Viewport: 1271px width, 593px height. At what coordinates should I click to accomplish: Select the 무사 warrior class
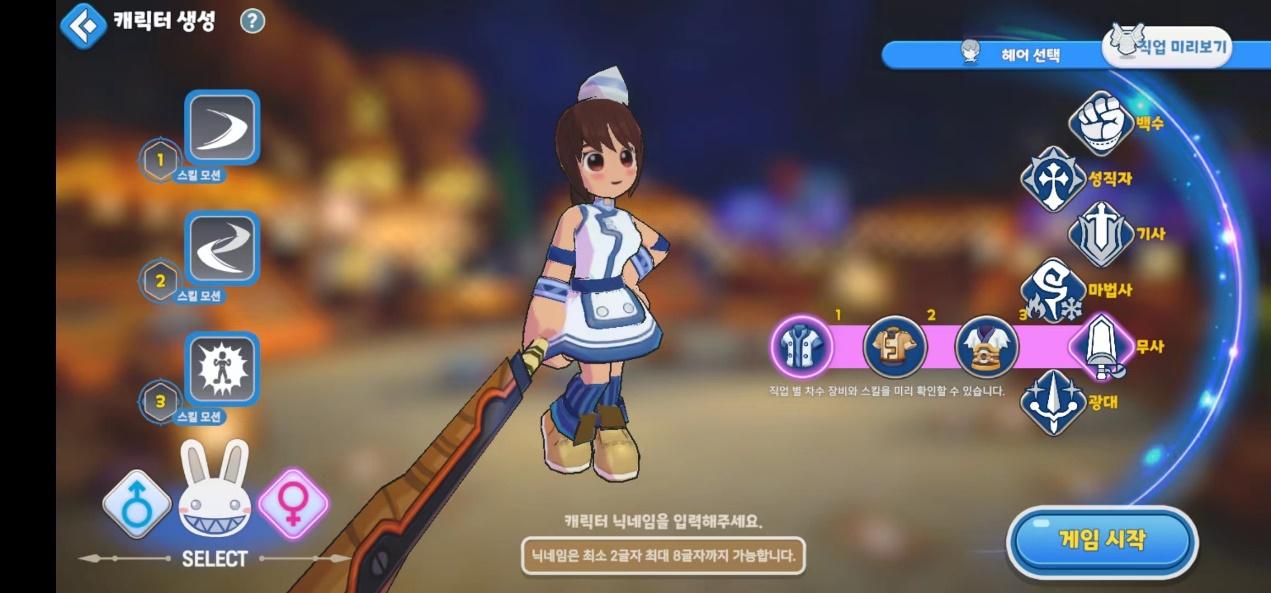(x=1101, y=347)
